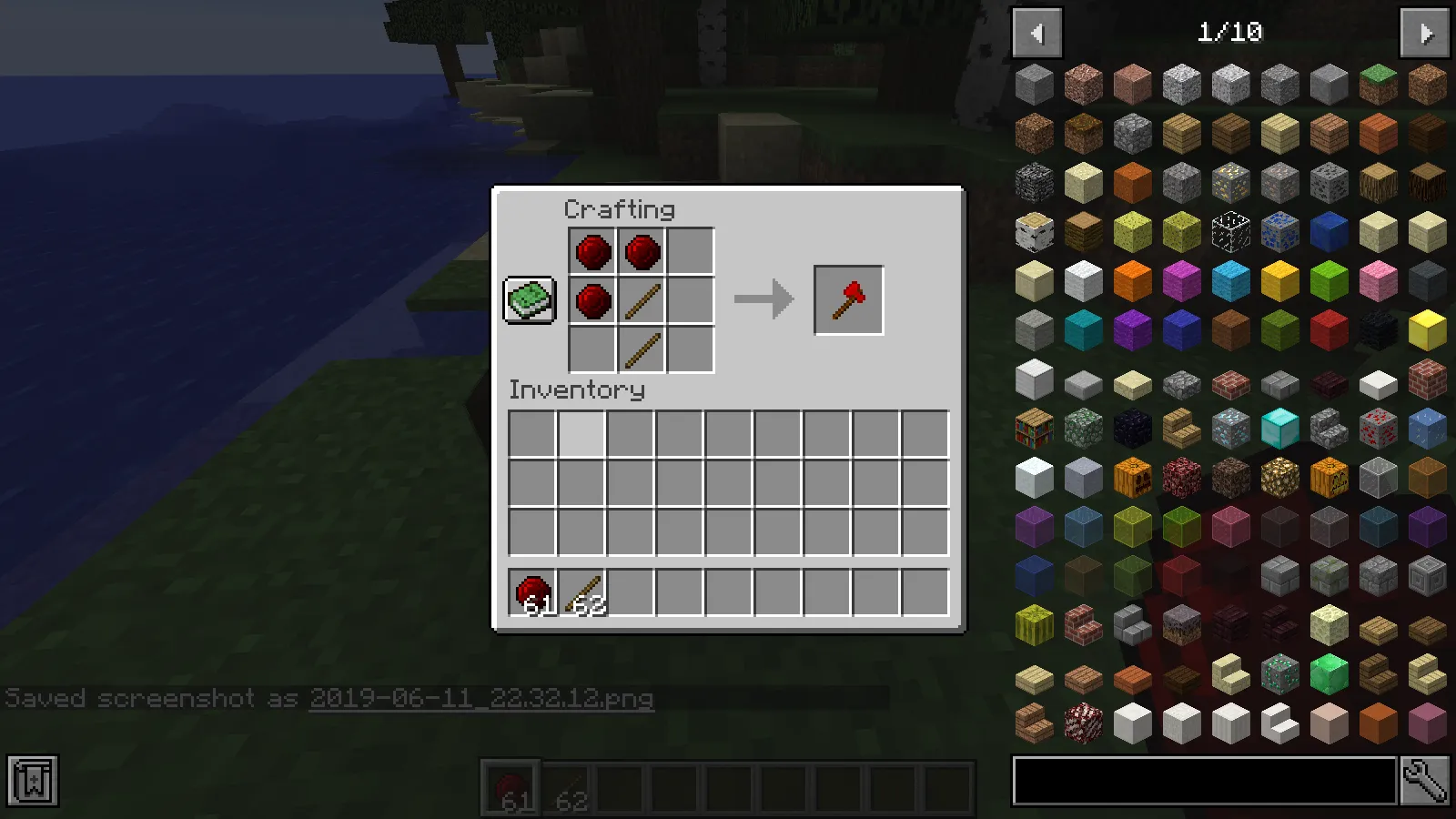Viewport: 1456px width, 819px height.
Task: Select the jack o'lantern in the item panel
Action: click(x=1328, y=478)
